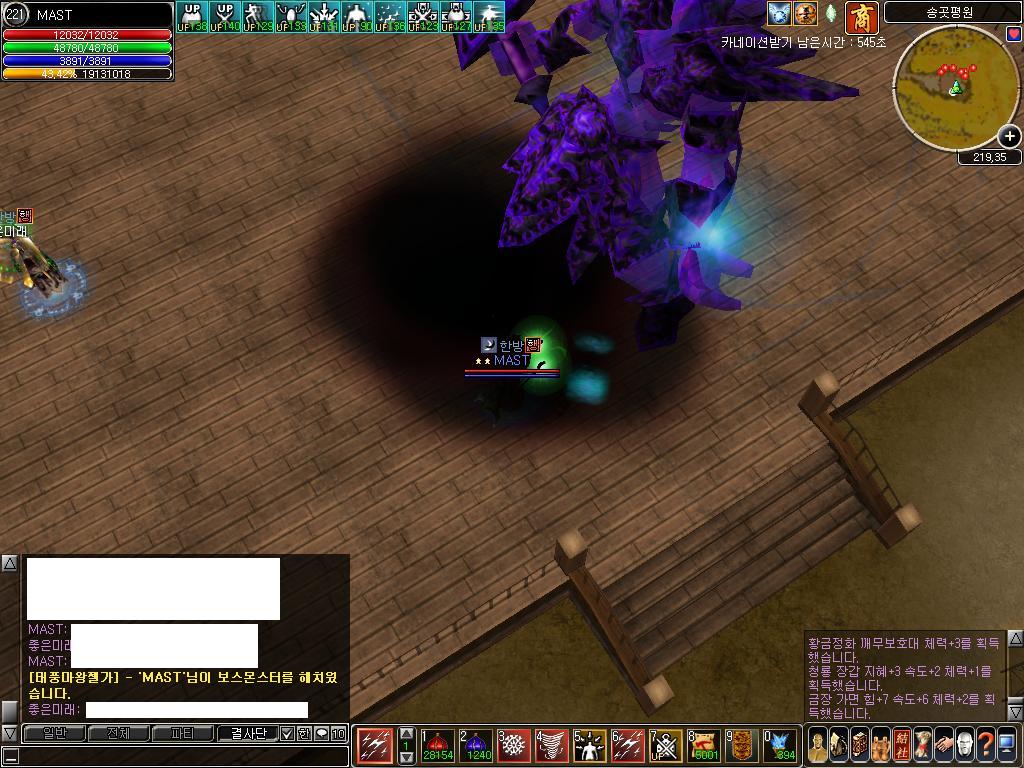1024x768 pixels.
Task: Zoom the minimap with the plus button
Action: [x=1009, y=136]
